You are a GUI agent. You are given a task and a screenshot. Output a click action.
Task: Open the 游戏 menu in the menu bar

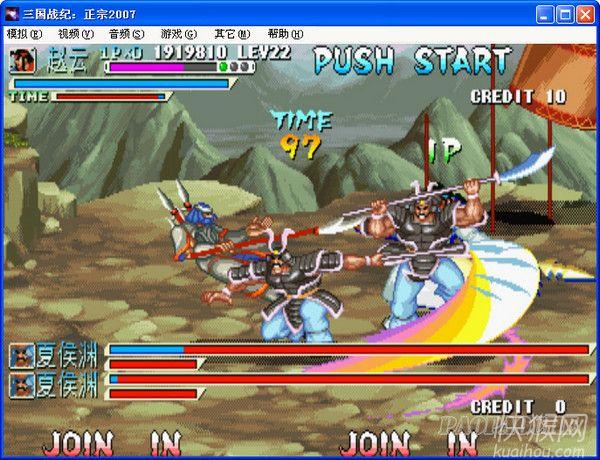coord(178,34)
